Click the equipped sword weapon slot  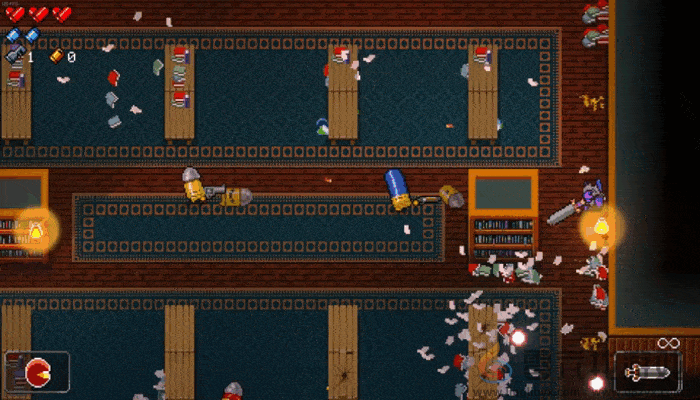pos(645,372)
